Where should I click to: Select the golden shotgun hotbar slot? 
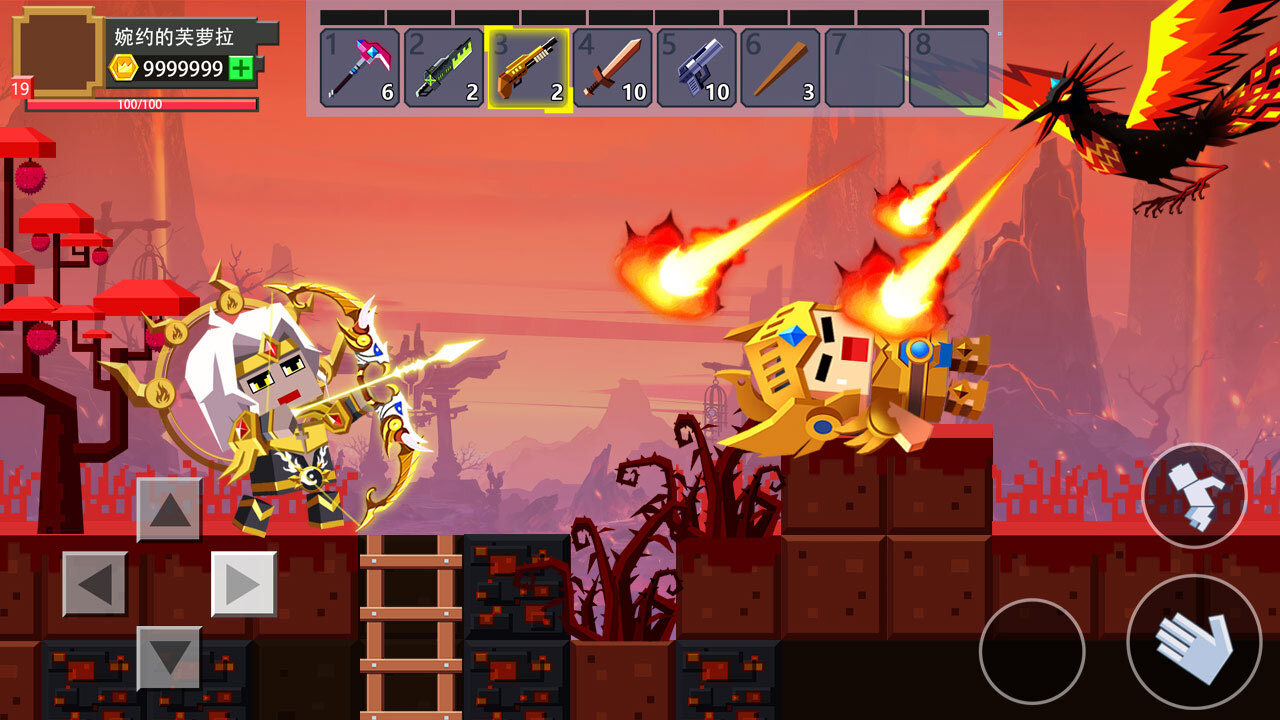point(528,68)
